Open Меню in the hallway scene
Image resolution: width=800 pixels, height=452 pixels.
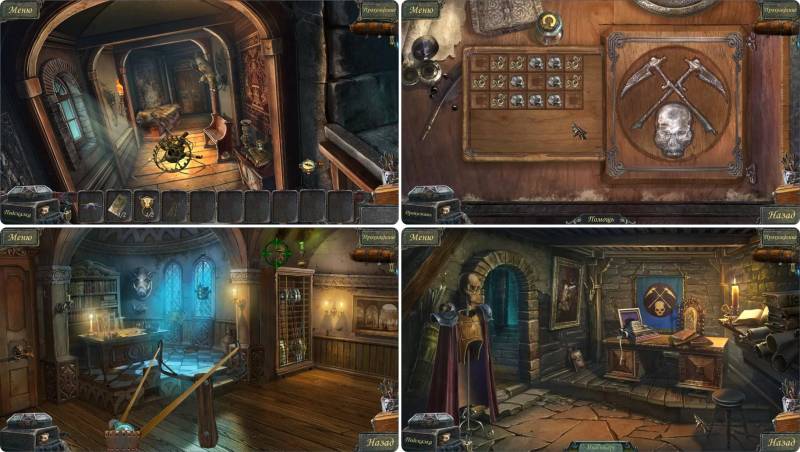click(x=20, y=11)
